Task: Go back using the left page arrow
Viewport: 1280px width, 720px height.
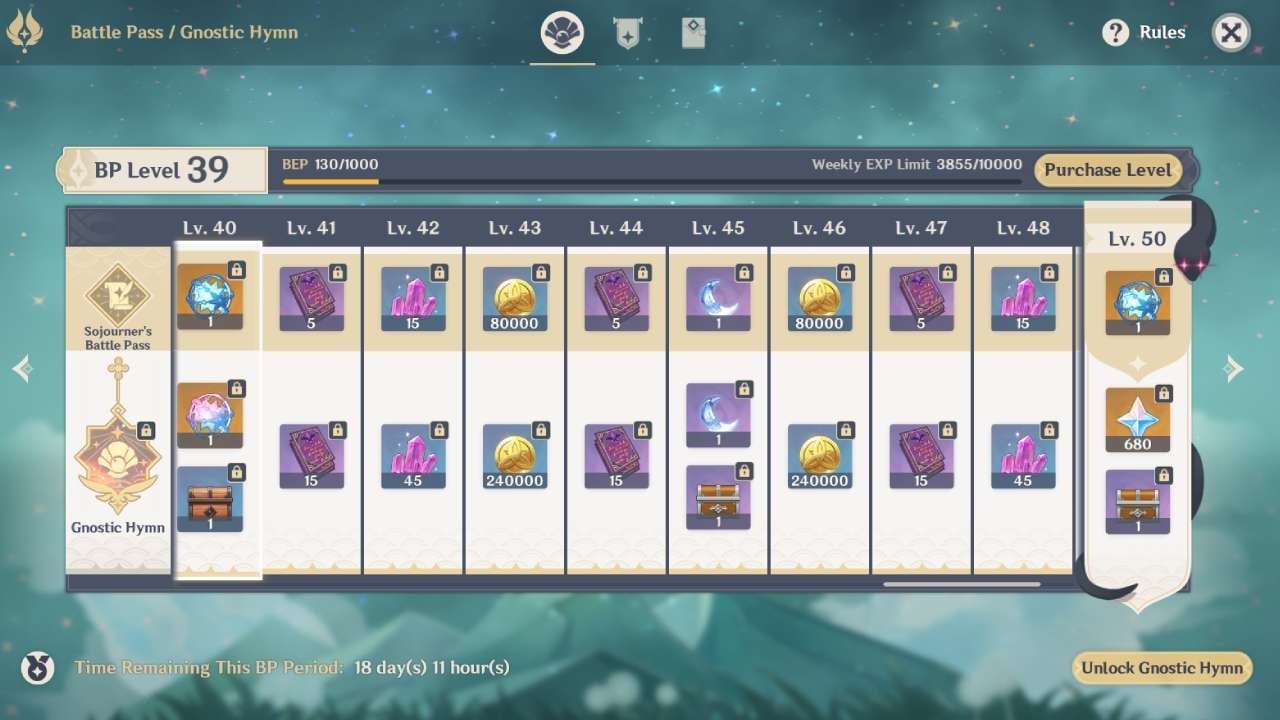Action: point(22,368)
